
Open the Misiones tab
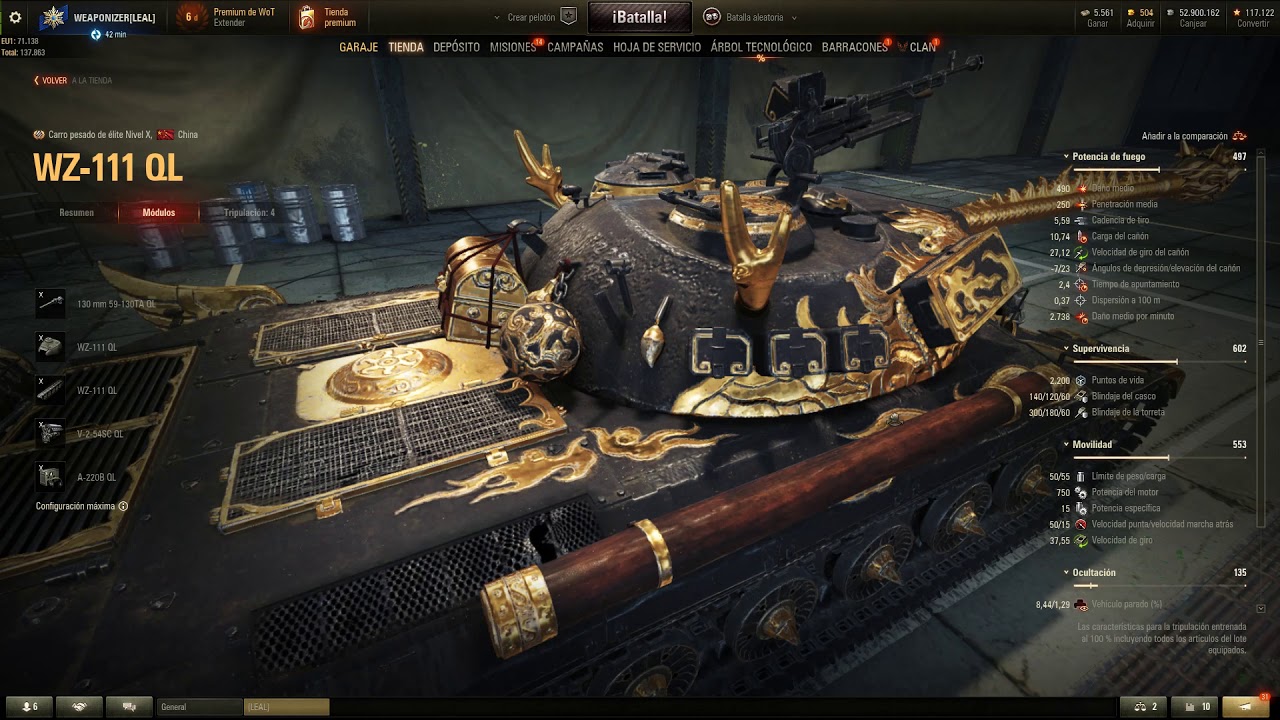(513, 47)
